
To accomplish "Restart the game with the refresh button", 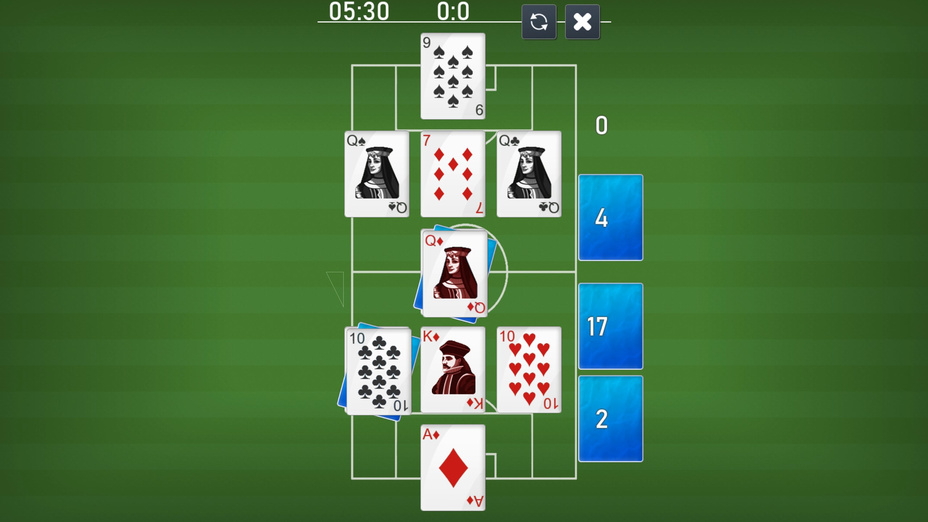I will click(539, 22).
